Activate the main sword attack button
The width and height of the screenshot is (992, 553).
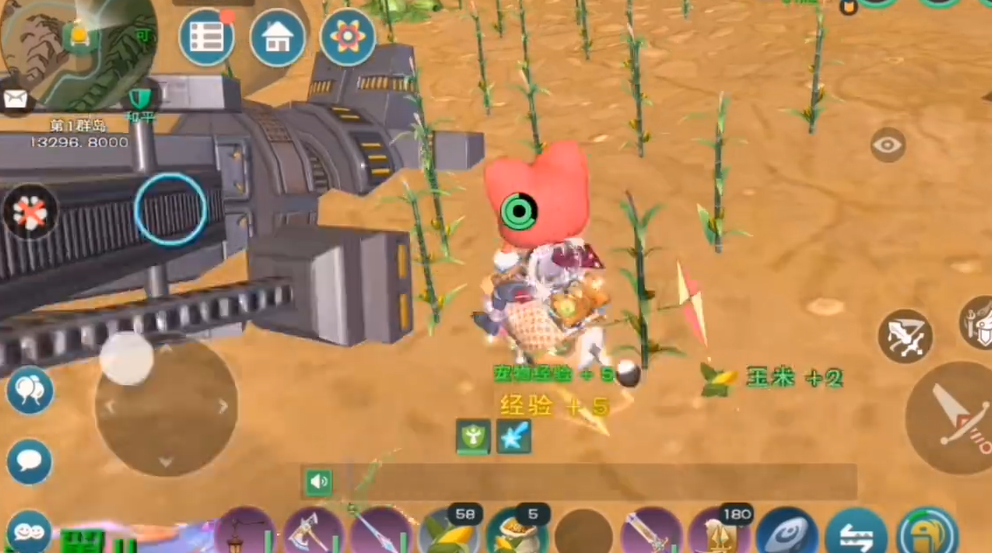[x=950, y=416]
